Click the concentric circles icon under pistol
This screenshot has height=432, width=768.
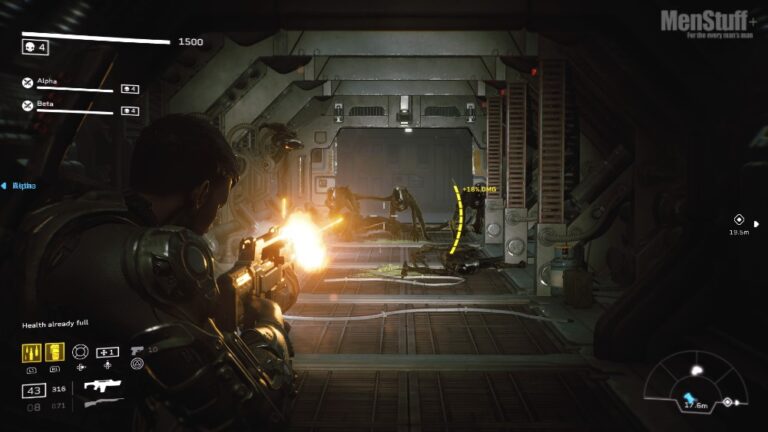tap(137, 365)
